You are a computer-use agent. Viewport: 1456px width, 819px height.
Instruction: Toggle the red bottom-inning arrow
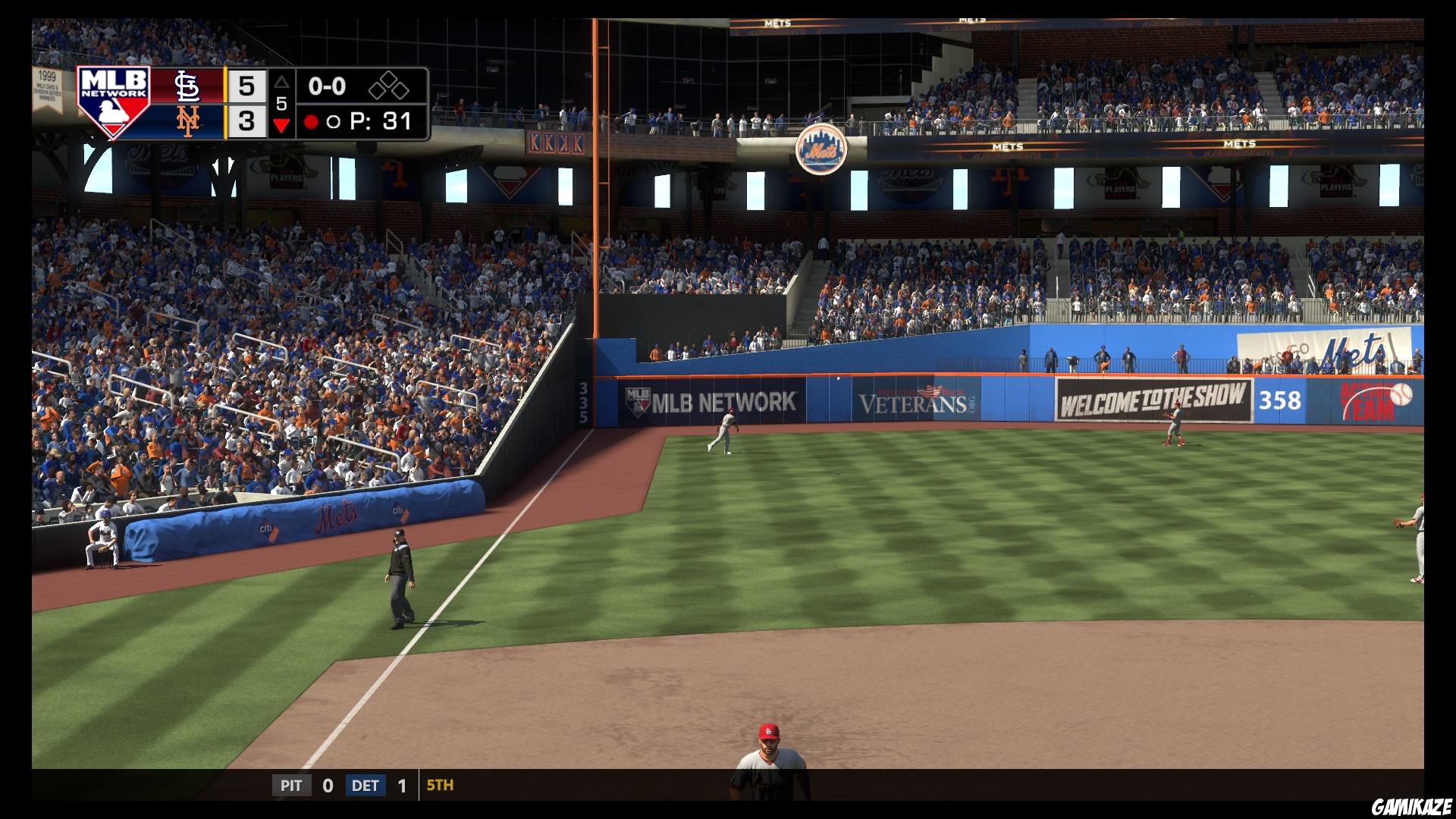pos(281,124)
